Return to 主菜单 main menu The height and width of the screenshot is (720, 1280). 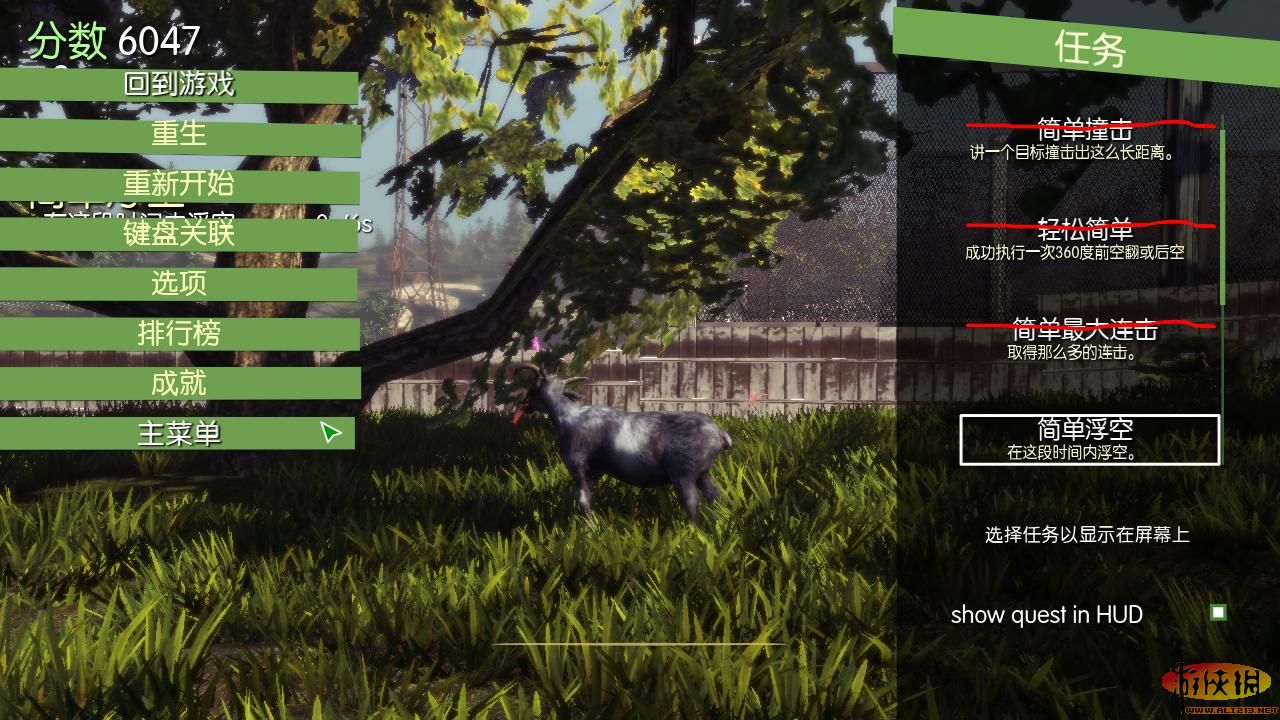[179, 434]
